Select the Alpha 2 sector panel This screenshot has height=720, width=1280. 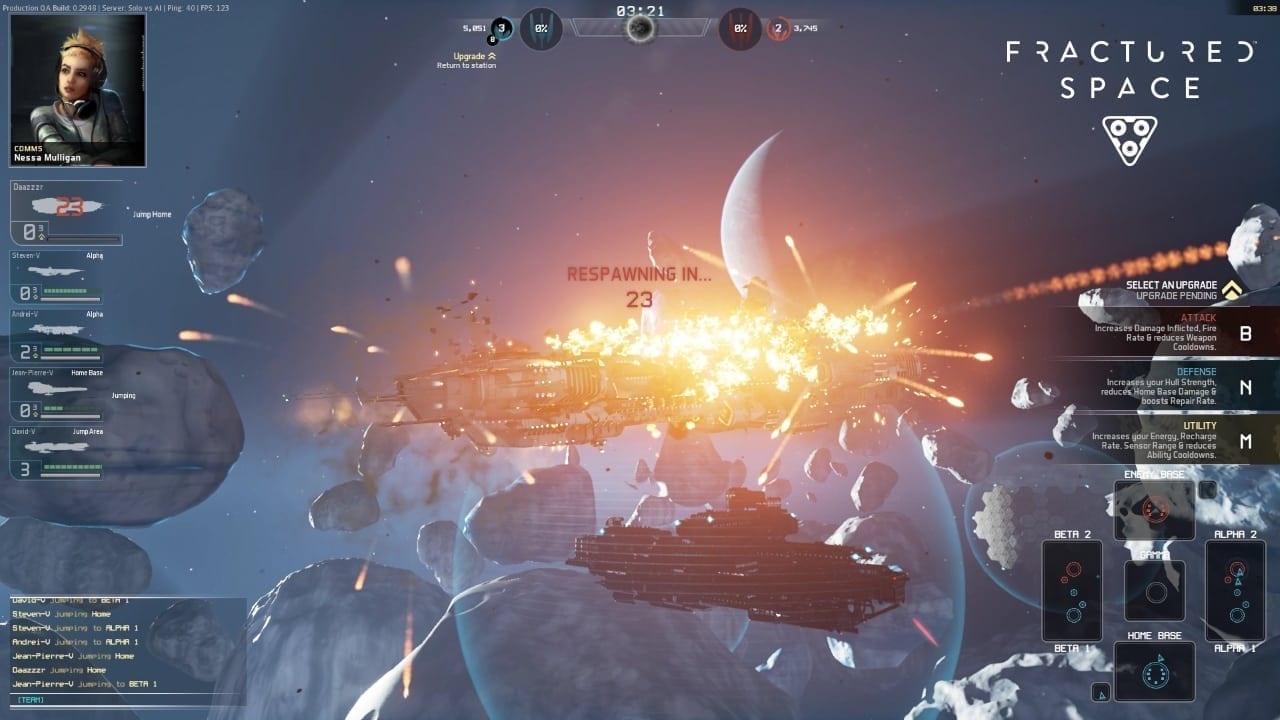[x=1235, y=590]
